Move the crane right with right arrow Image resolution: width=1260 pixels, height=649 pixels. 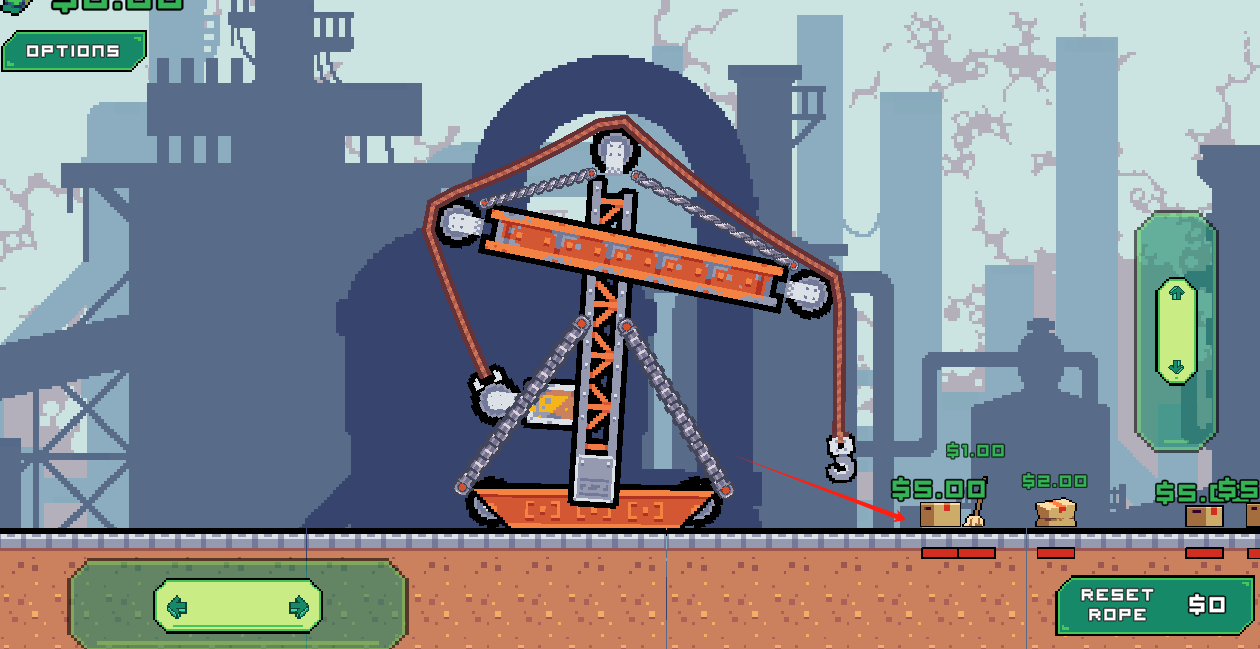coord(298,607)
